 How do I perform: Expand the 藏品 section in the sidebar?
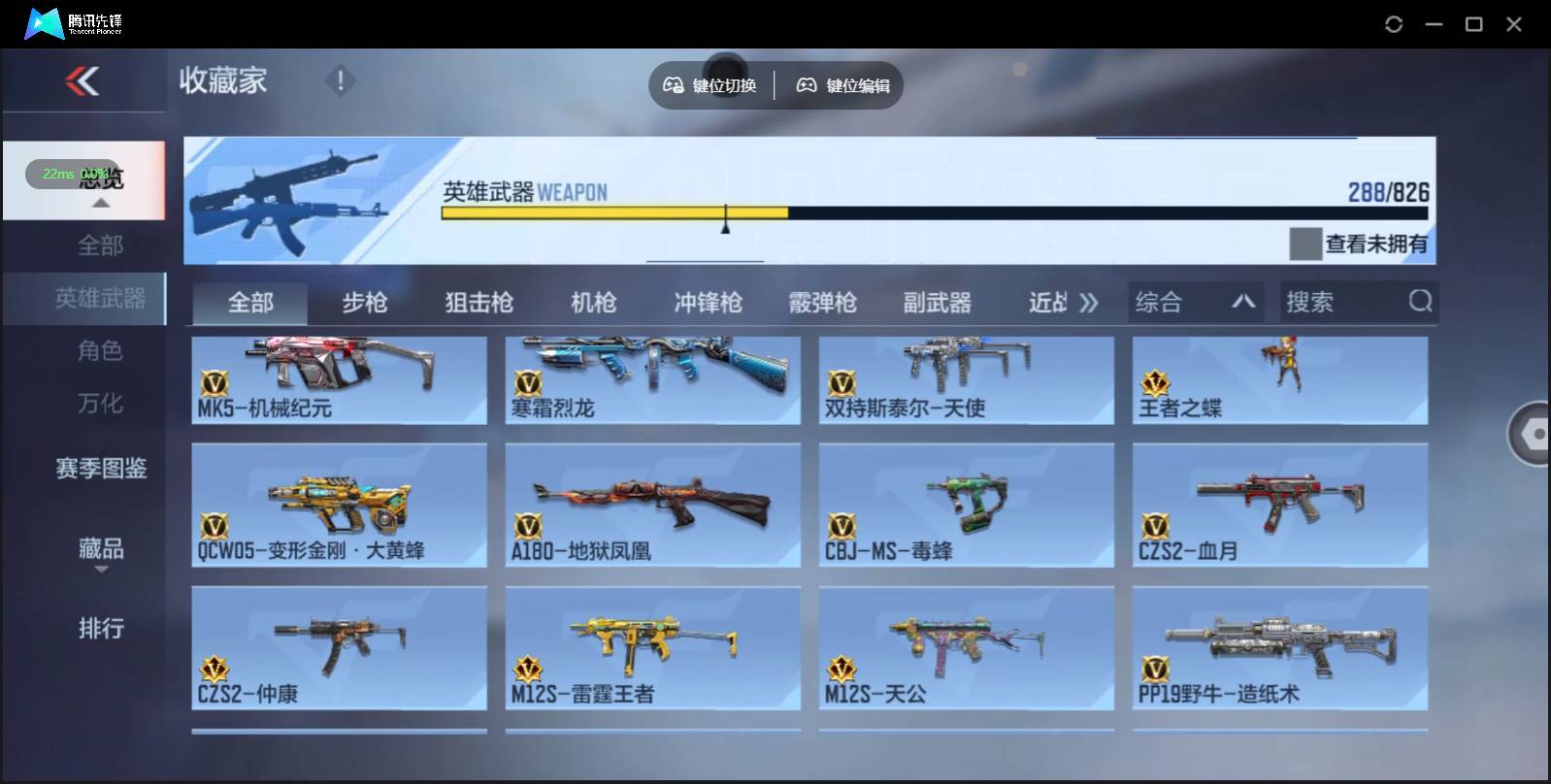pyautogui.click(x=100, y=551)
